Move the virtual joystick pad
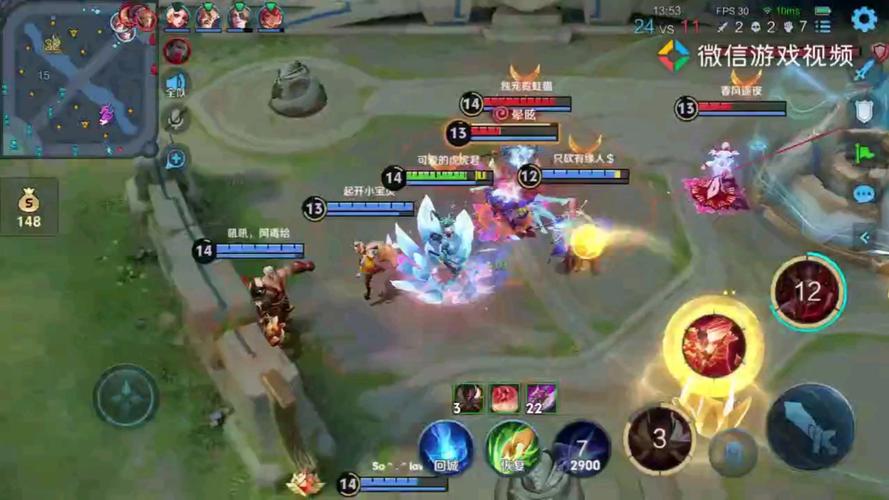Image resolution: width=889 pixels, height=500 pixels. (126, 397)
